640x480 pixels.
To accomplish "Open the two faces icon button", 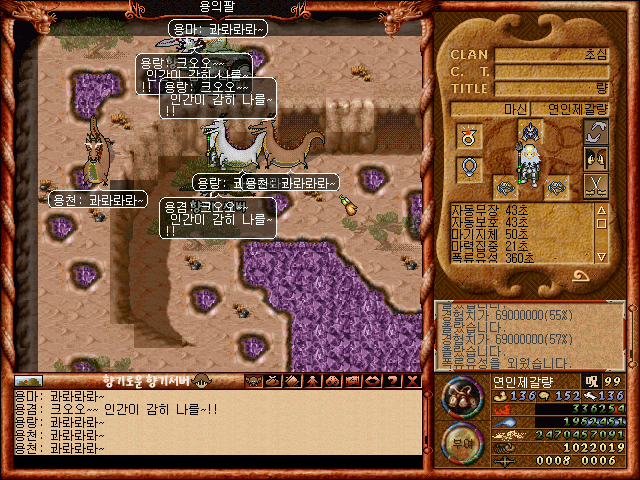I will click(596, 158).
